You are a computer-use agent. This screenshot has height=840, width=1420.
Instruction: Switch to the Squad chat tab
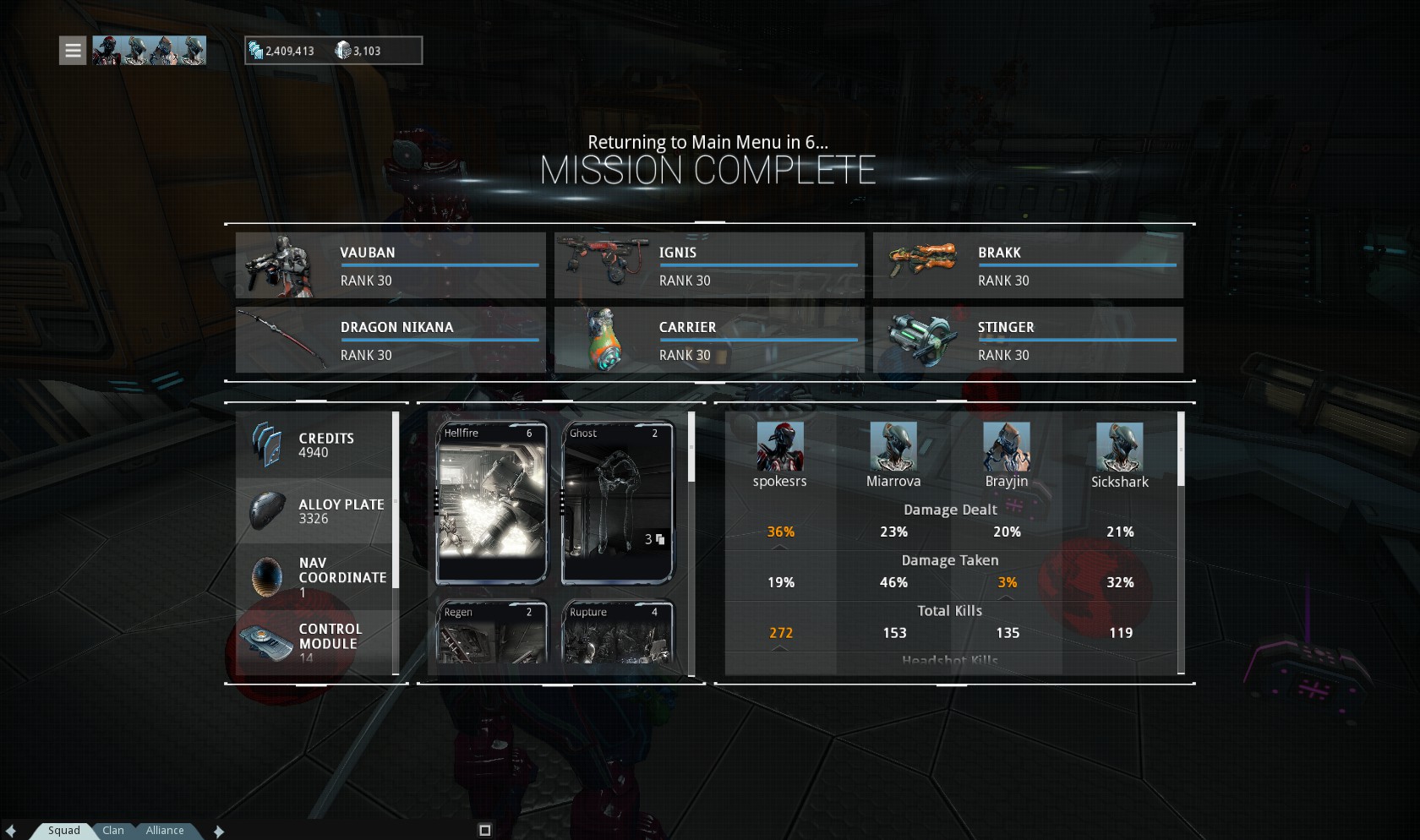tap(63, 831)
